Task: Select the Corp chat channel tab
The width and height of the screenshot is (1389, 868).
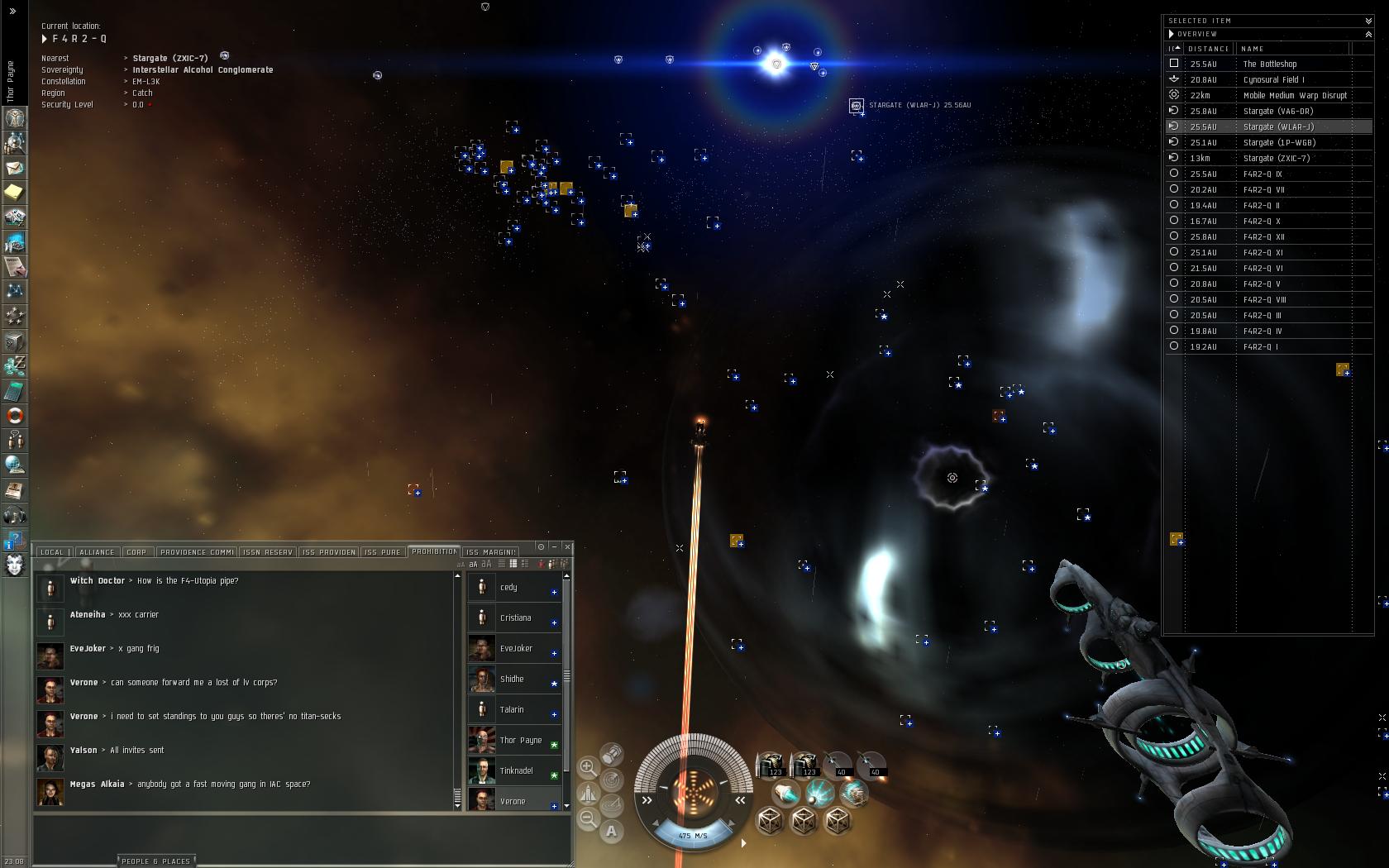Action: (x=136, y=552)
